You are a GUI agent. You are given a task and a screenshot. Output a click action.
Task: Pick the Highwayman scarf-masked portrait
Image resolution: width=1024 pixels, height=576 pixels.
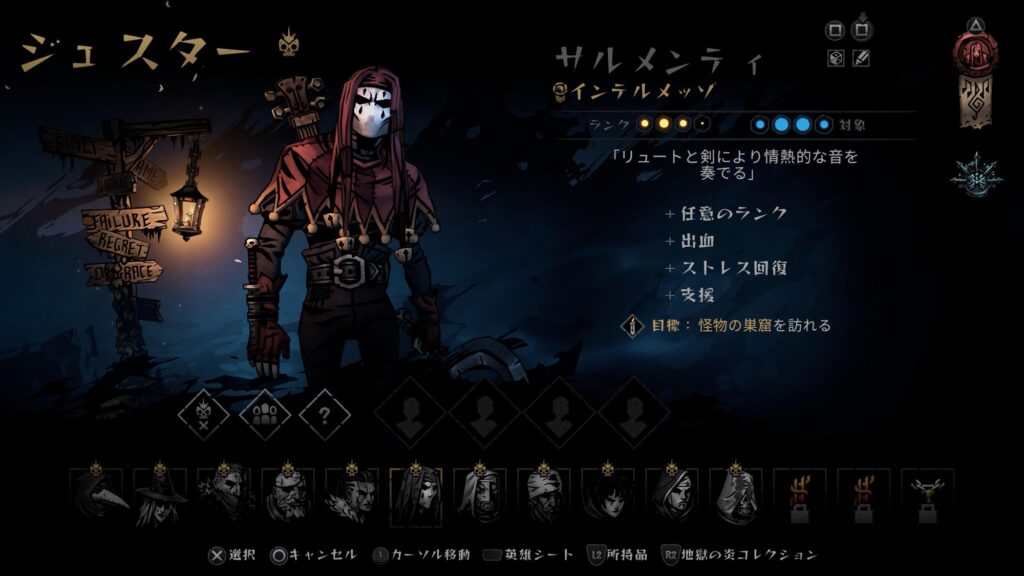[x=224, y=497]
